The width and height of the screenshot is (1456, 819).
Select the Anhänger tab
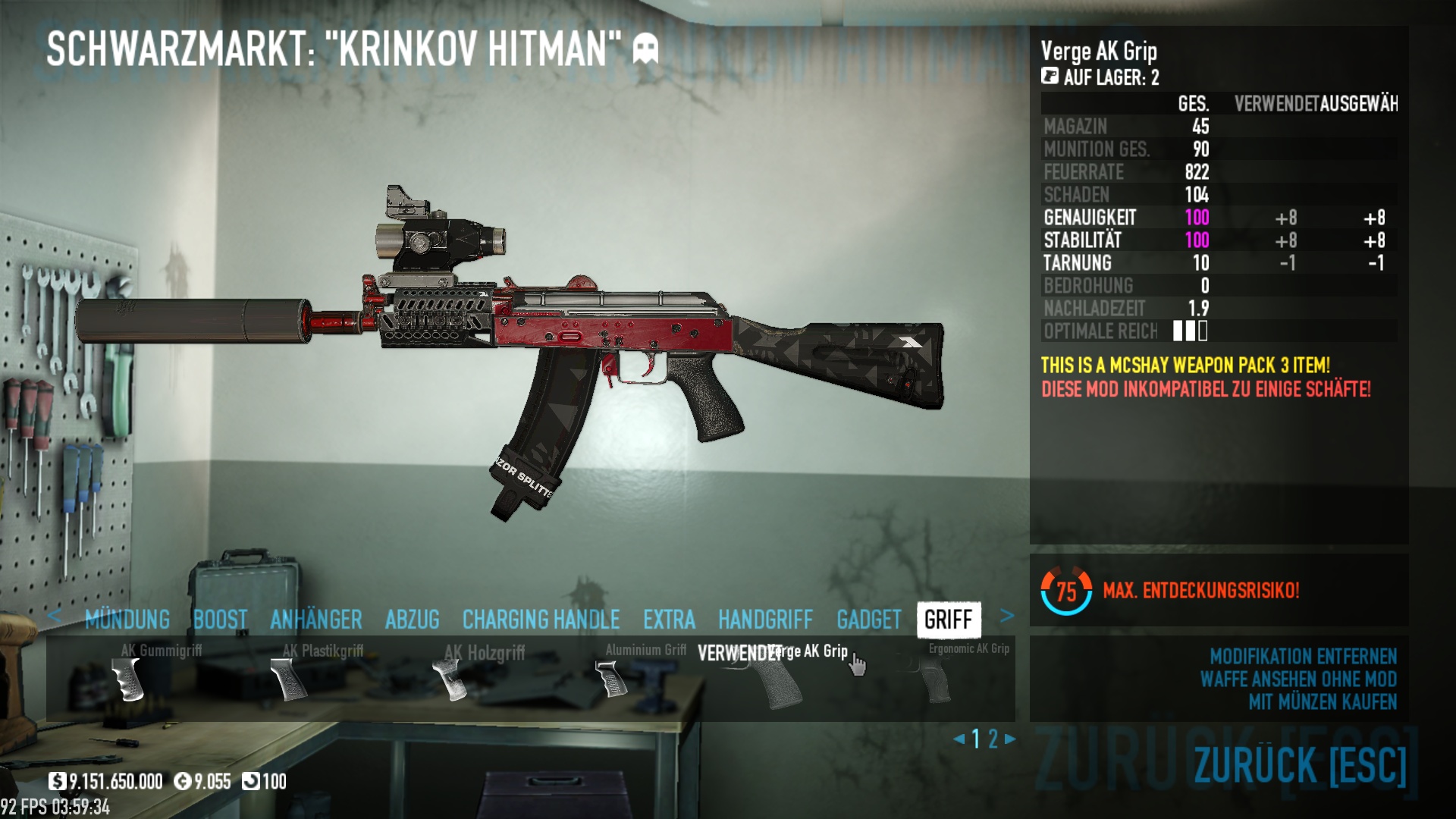point(315,620)
